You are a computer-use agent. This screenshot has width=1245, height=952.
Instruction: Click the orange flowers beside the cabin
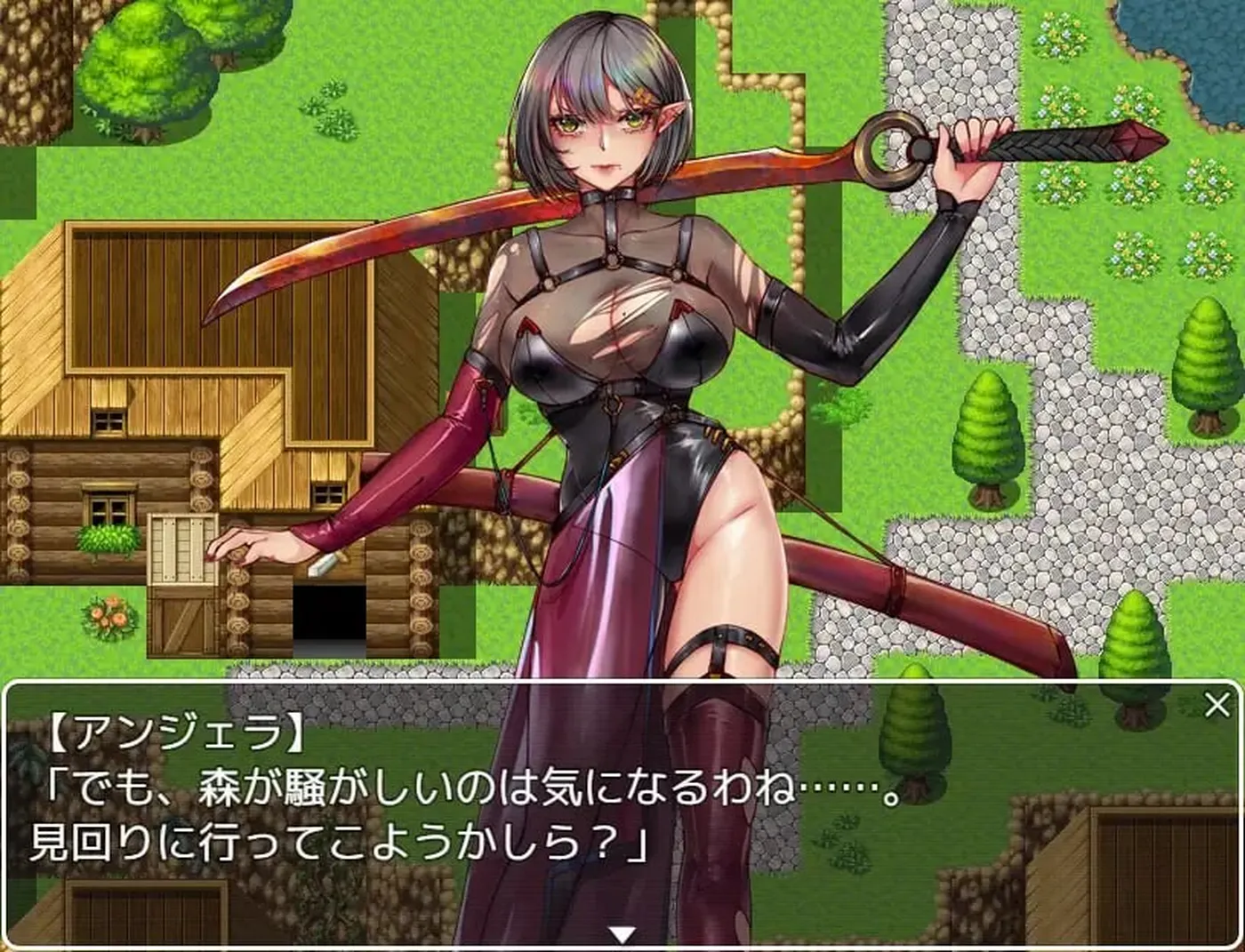pyautogui.click(x=111, y=613)
